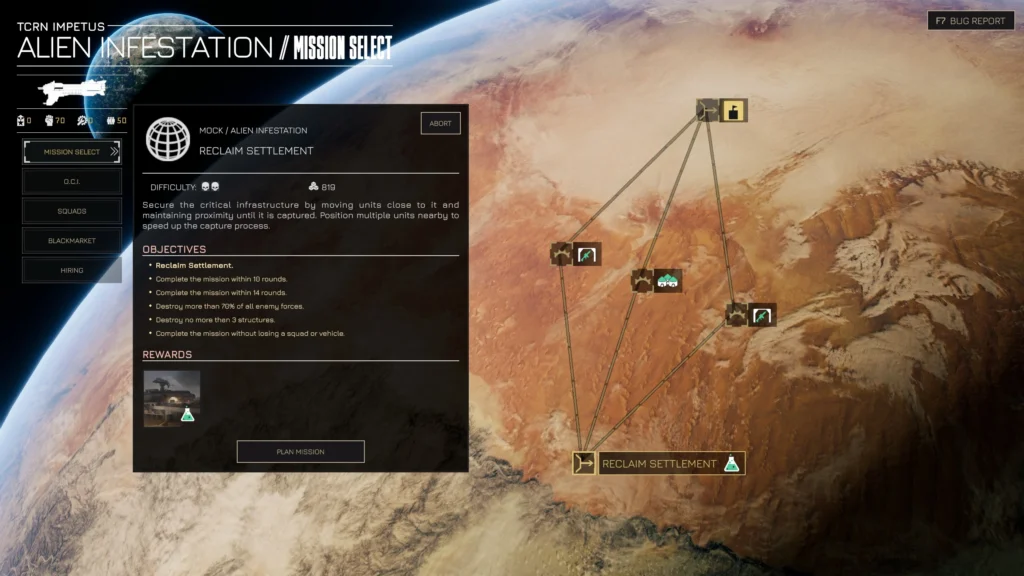
Task: Click the globe icon in the mission panel
Action: click(168, 139)
